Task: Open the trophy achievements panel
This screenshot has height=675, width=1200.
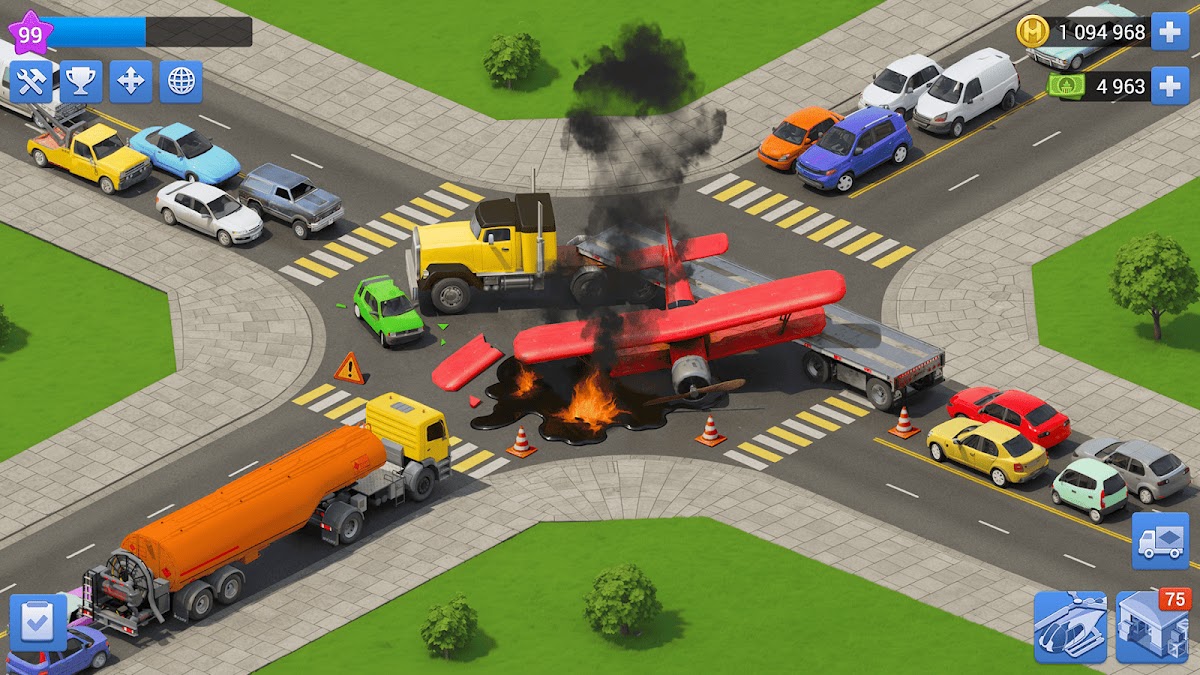Action: click(81, 82)
